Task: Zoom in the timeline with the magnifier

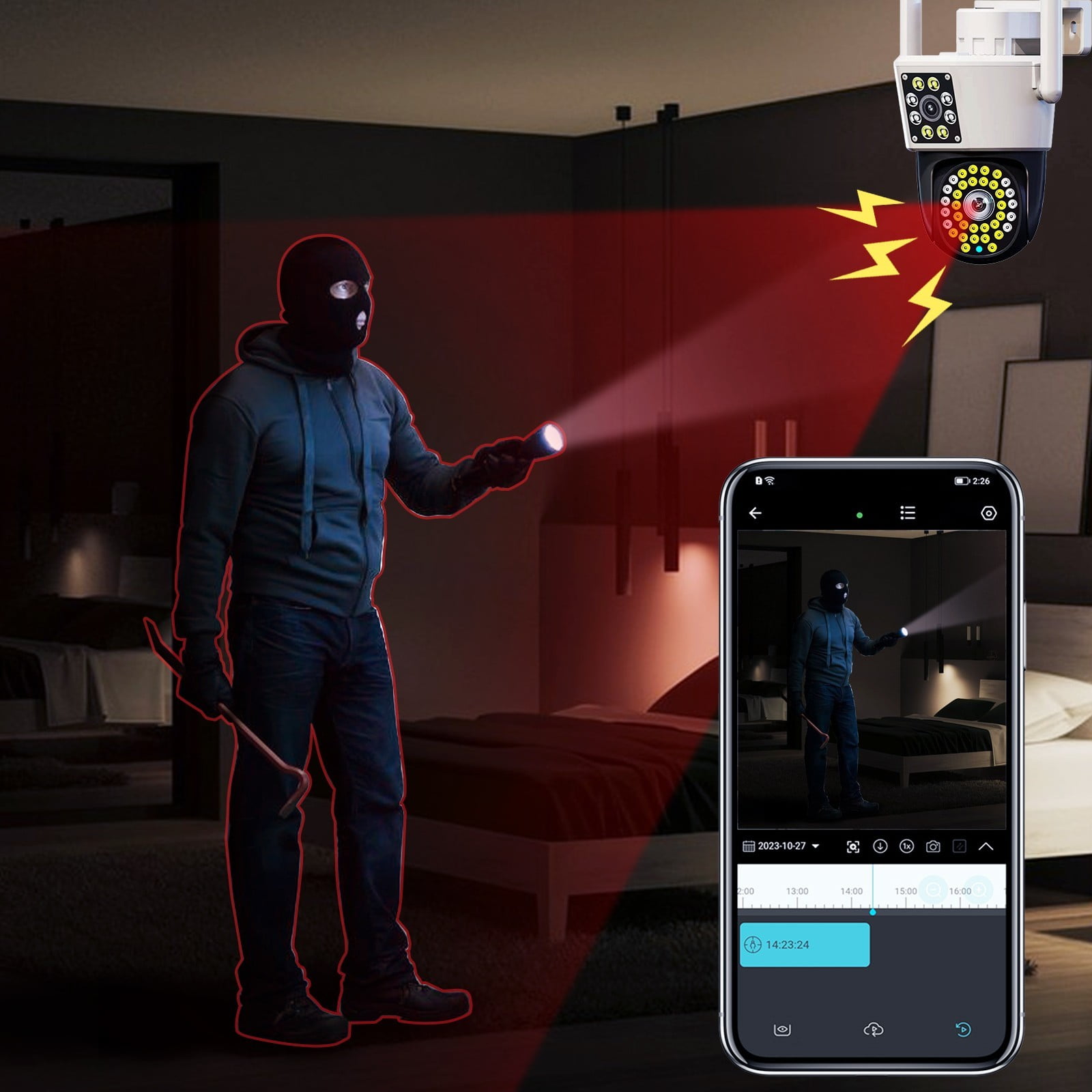Action: [979, 889]
